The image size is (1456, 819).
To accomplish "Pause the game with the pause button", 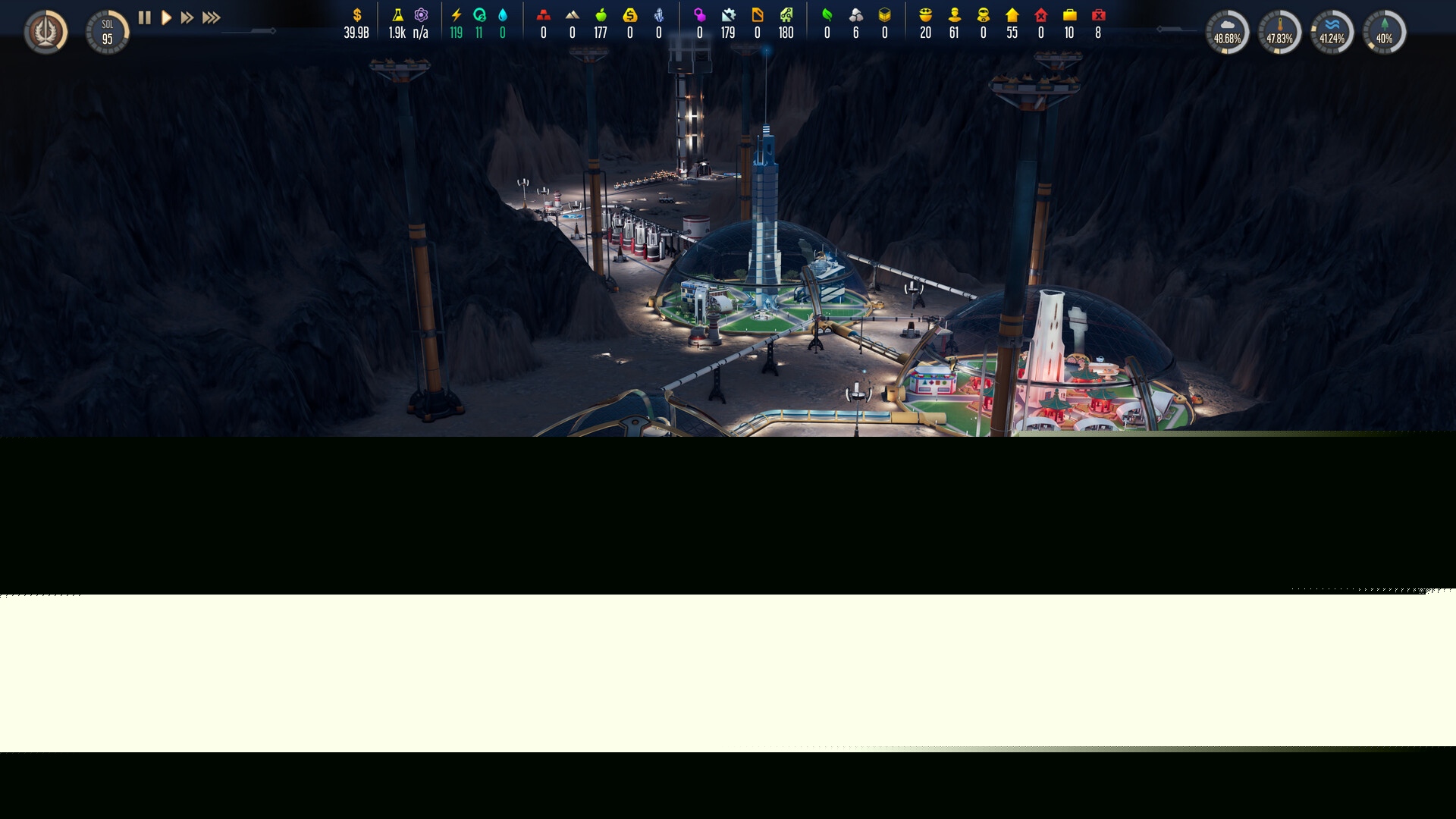I will coord(145,17).
